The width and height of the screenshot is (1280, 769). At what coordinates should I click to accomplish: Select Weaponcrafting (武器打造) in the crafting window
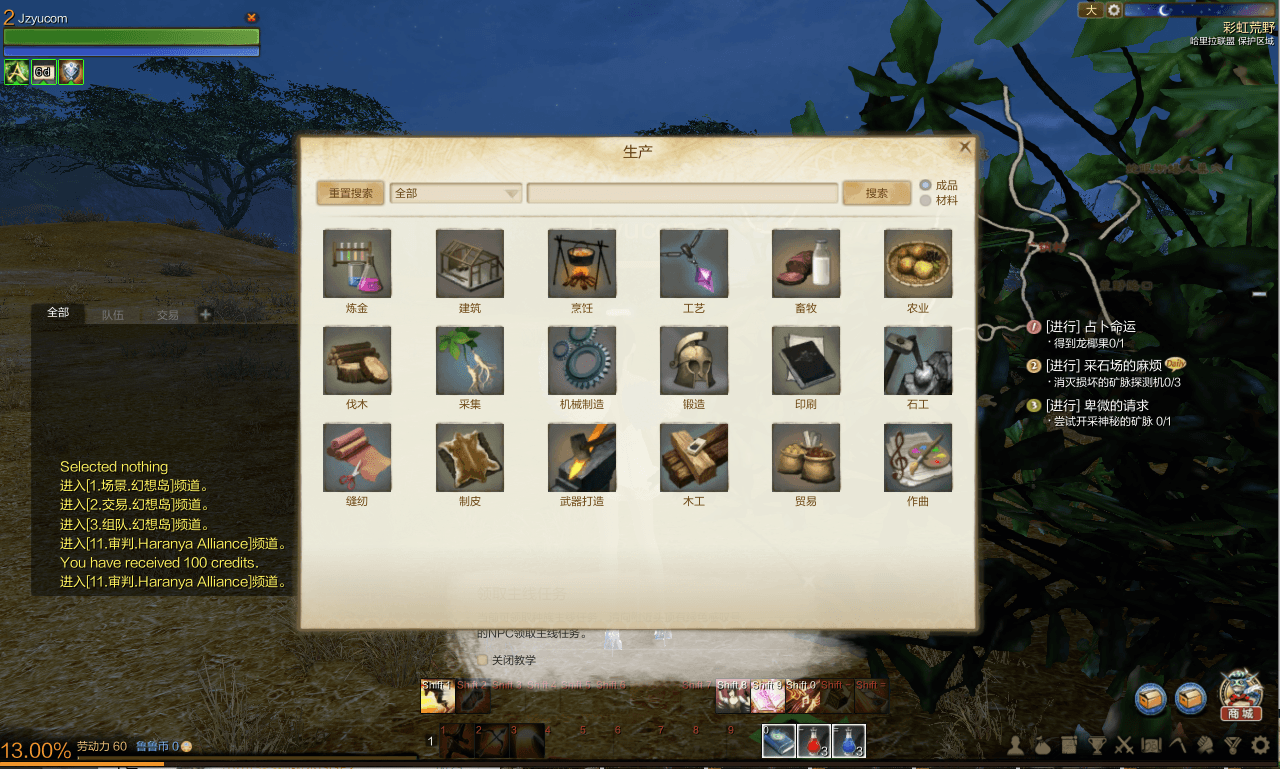tap(581, 457)
